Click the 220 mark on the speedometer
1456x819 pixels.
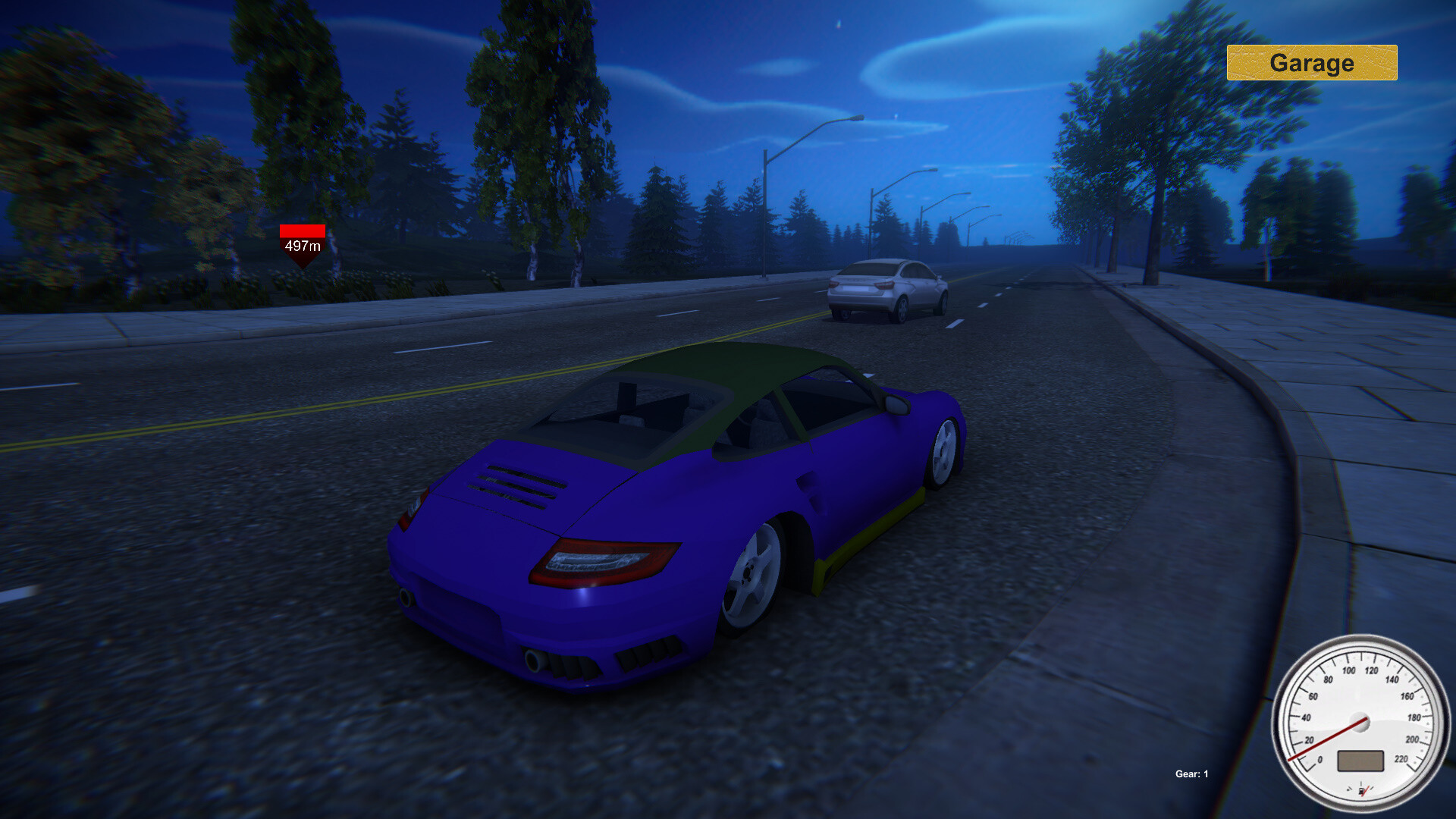coord(1401,758)
